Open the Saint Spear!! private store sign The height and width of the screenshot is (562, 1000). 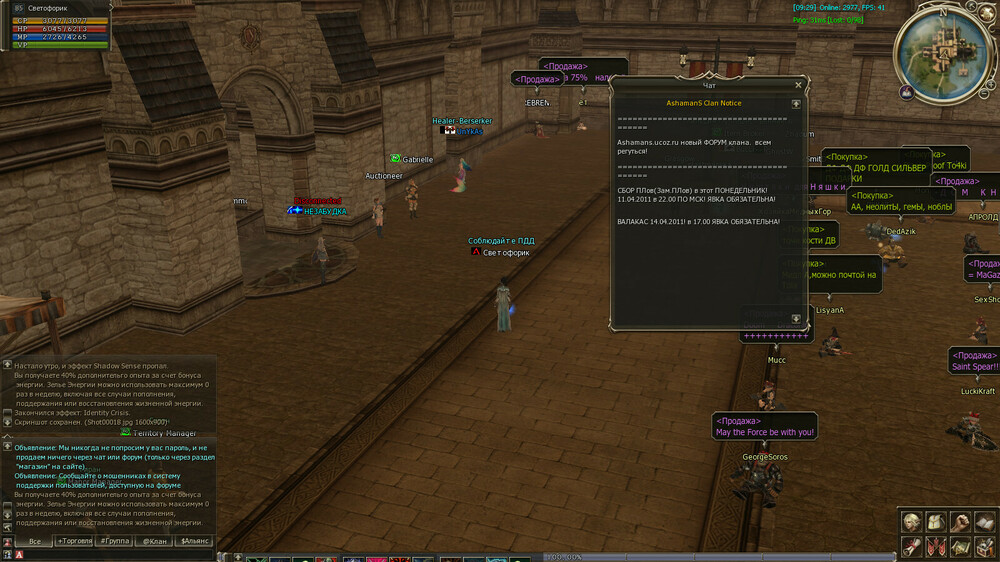976,361
